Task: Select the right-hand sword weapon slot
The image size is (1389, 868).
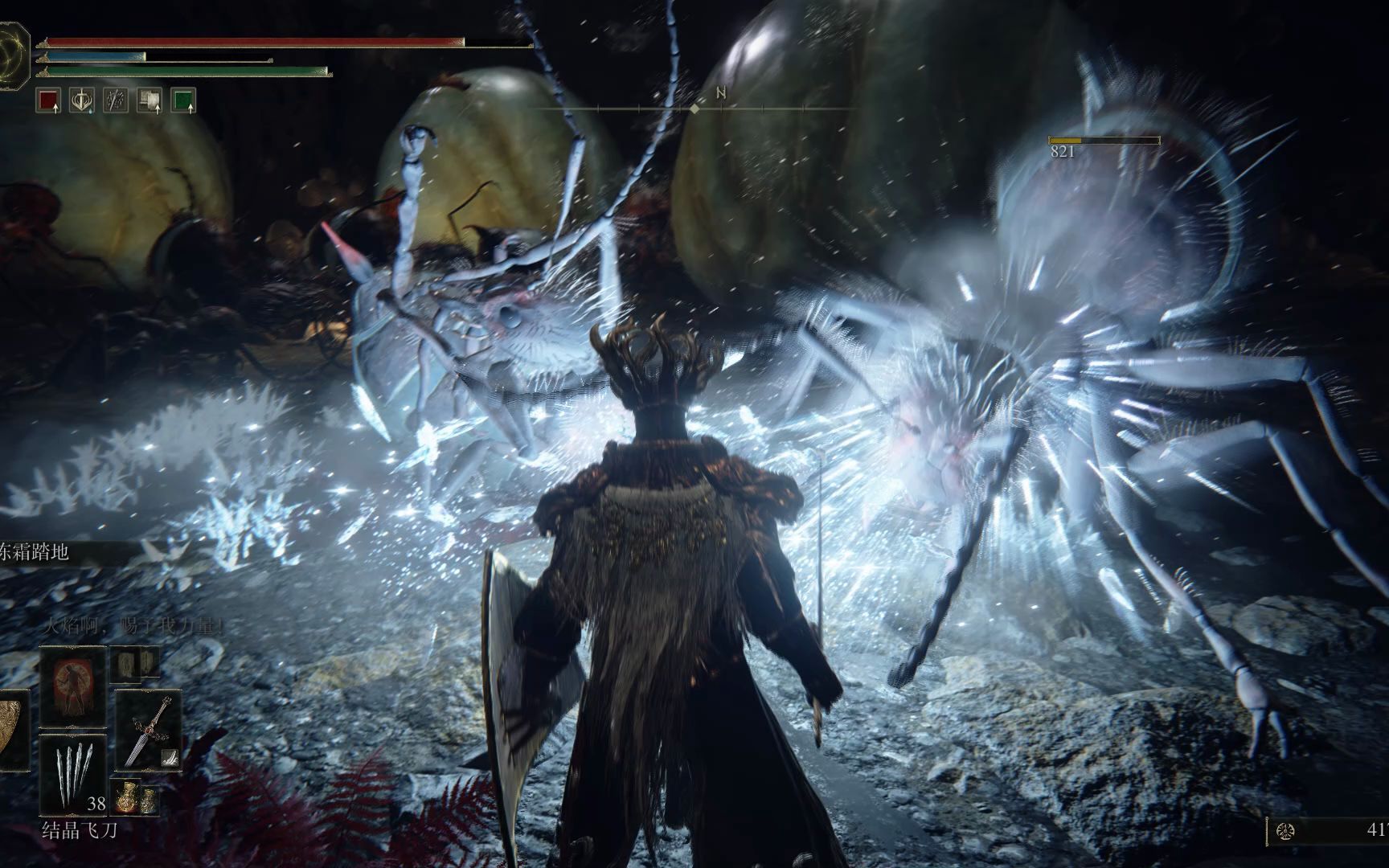Action: coord(149,728)
